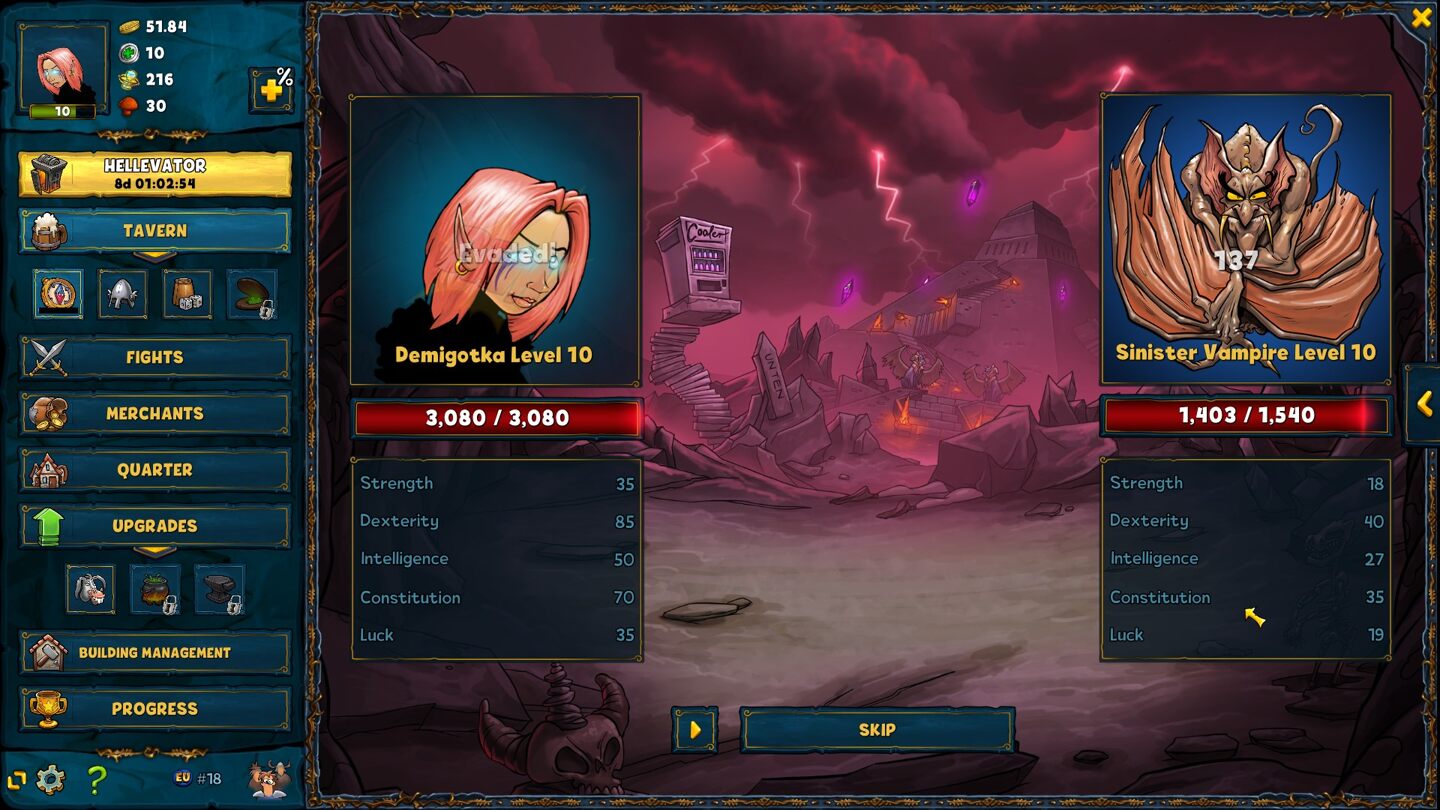
Task: Open settings with the gear icon
Action: [50, 778]
